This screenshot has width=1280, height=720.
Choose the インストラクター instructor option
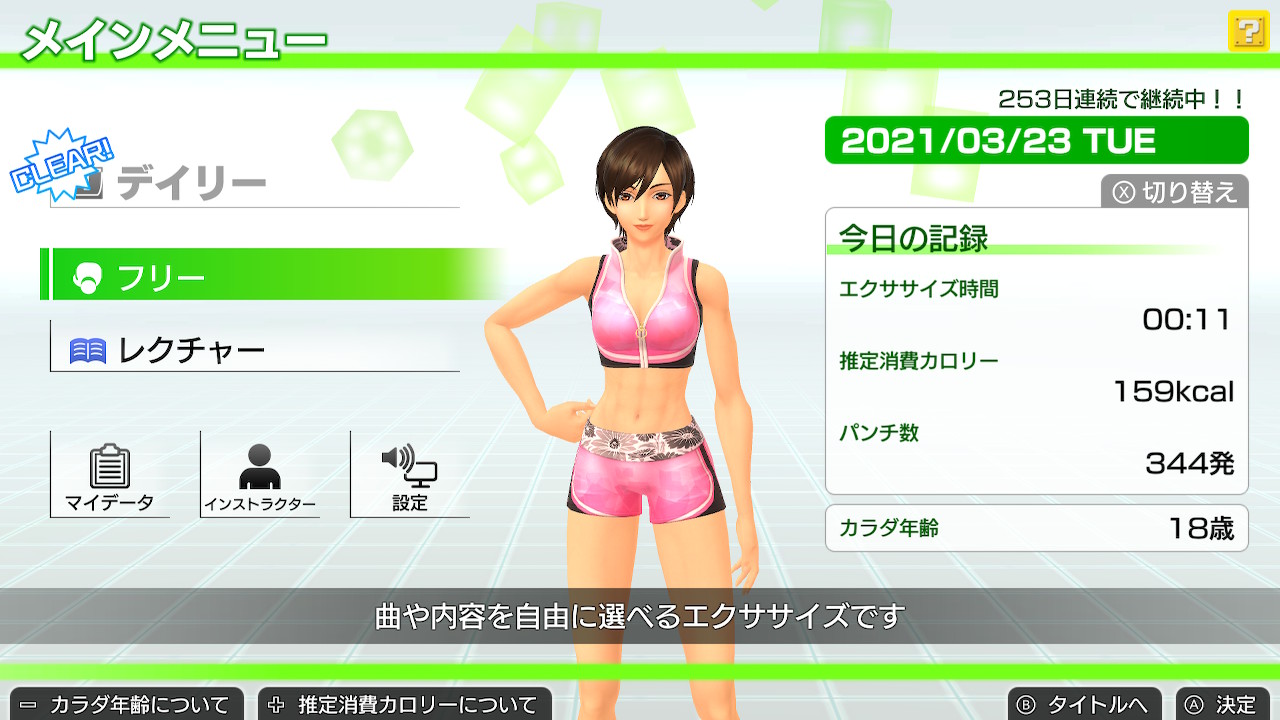pyautogui.click(x=260, y=475)
